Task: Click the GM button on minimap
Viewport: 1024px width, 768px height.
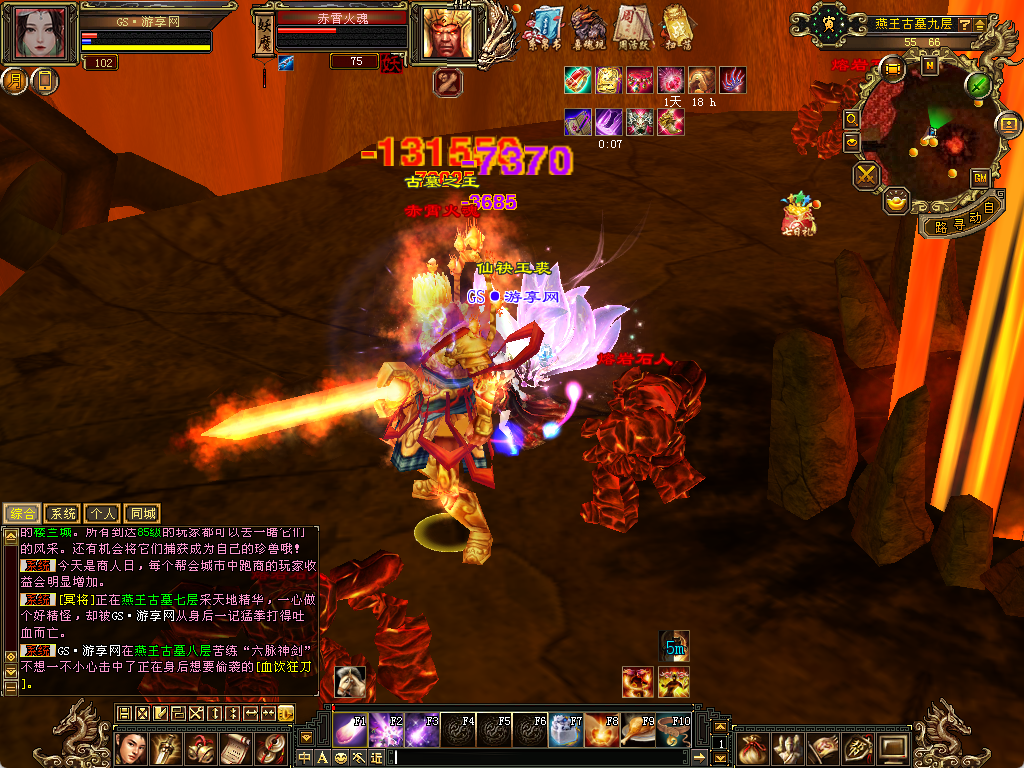Action: [x=980, y=176]
